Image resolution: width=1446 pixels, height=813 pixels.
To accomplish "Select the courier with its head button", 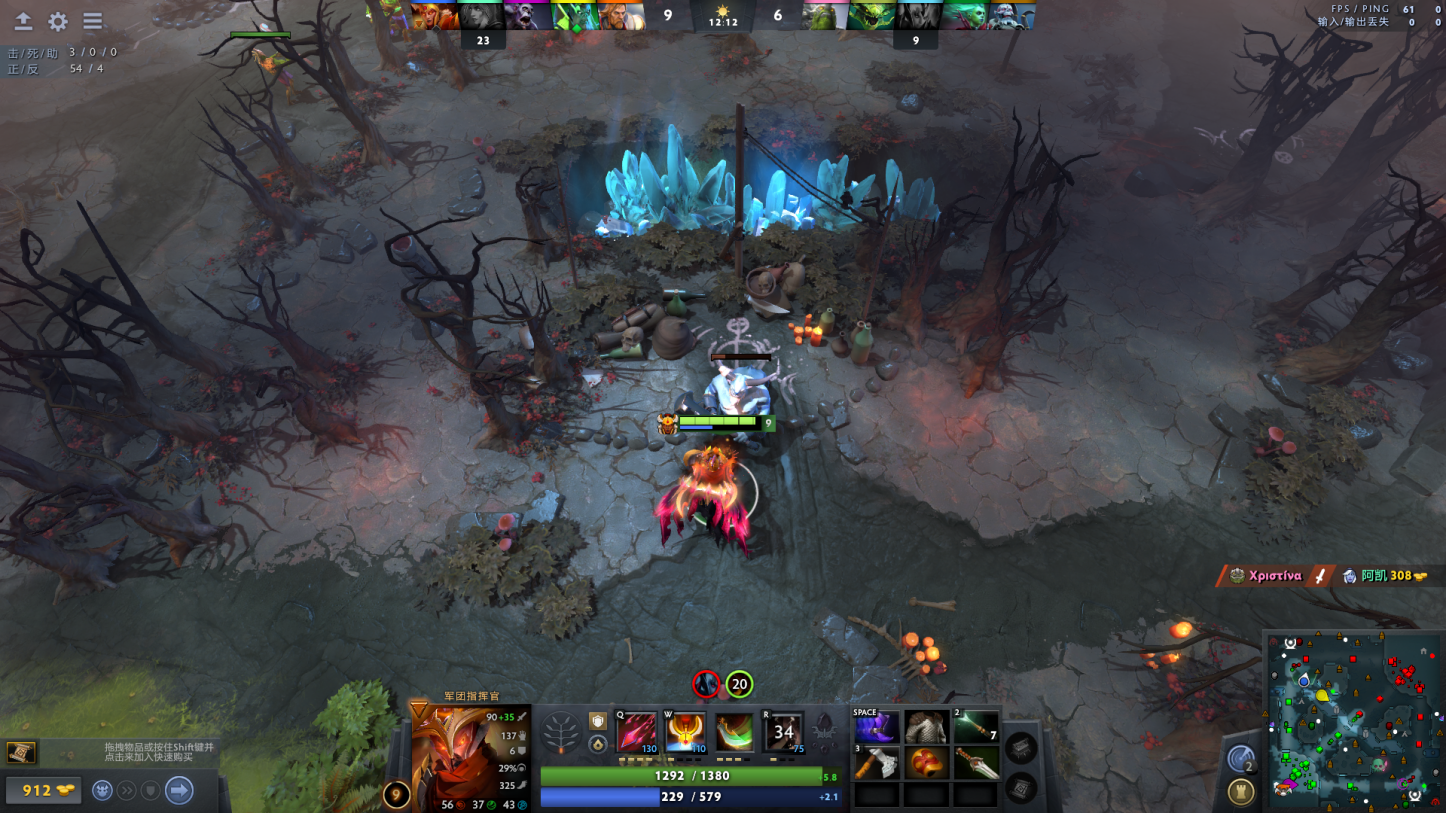I will tap(102, 790).
